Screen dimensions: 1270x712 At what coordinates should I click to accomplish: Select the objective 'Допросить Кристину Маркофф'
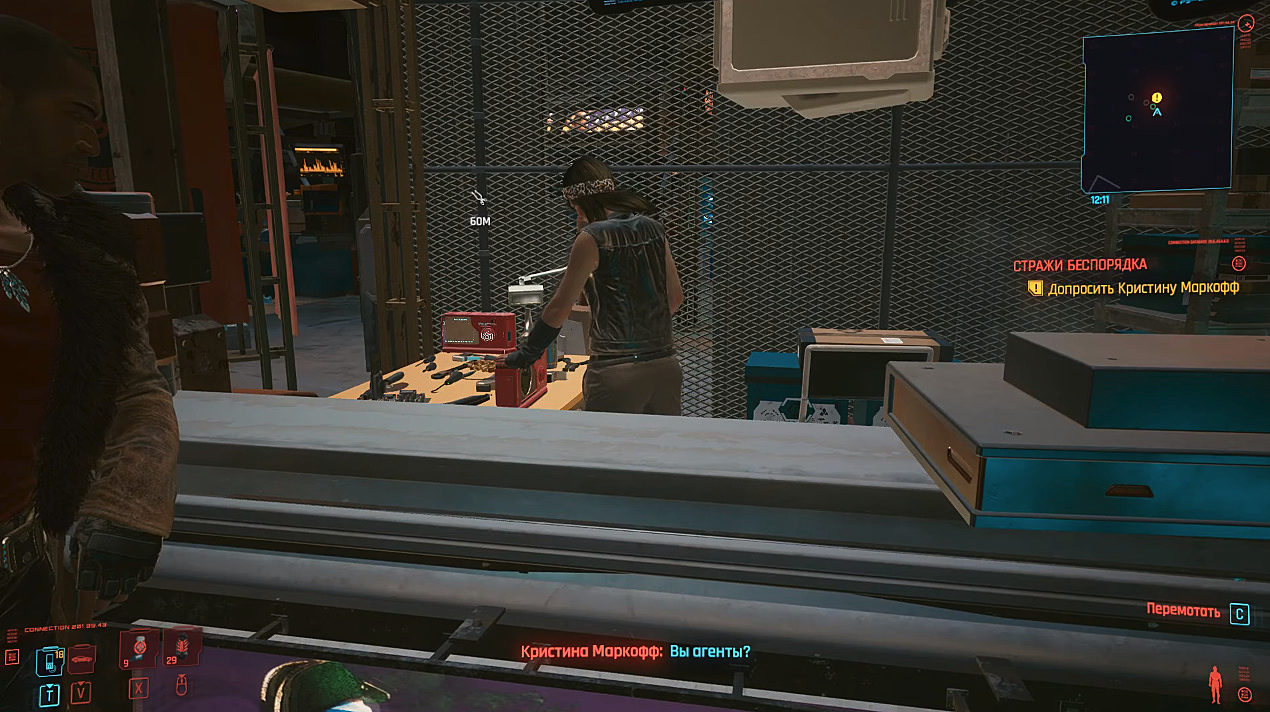pyautogui.click(x=1143, y=288)
